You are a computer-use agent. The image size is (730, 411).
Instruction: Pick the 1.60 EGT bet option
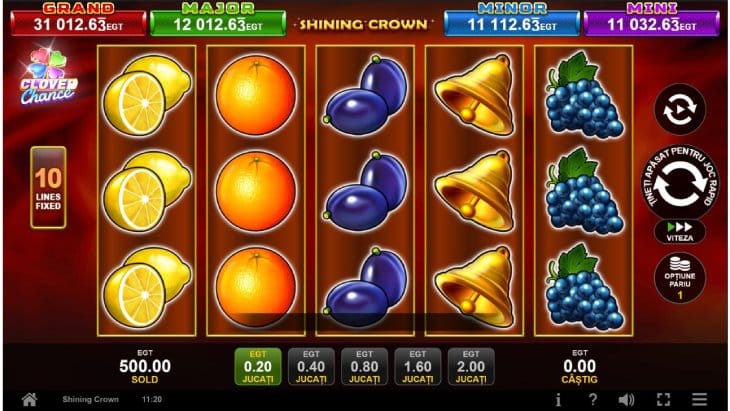(417, 366)
